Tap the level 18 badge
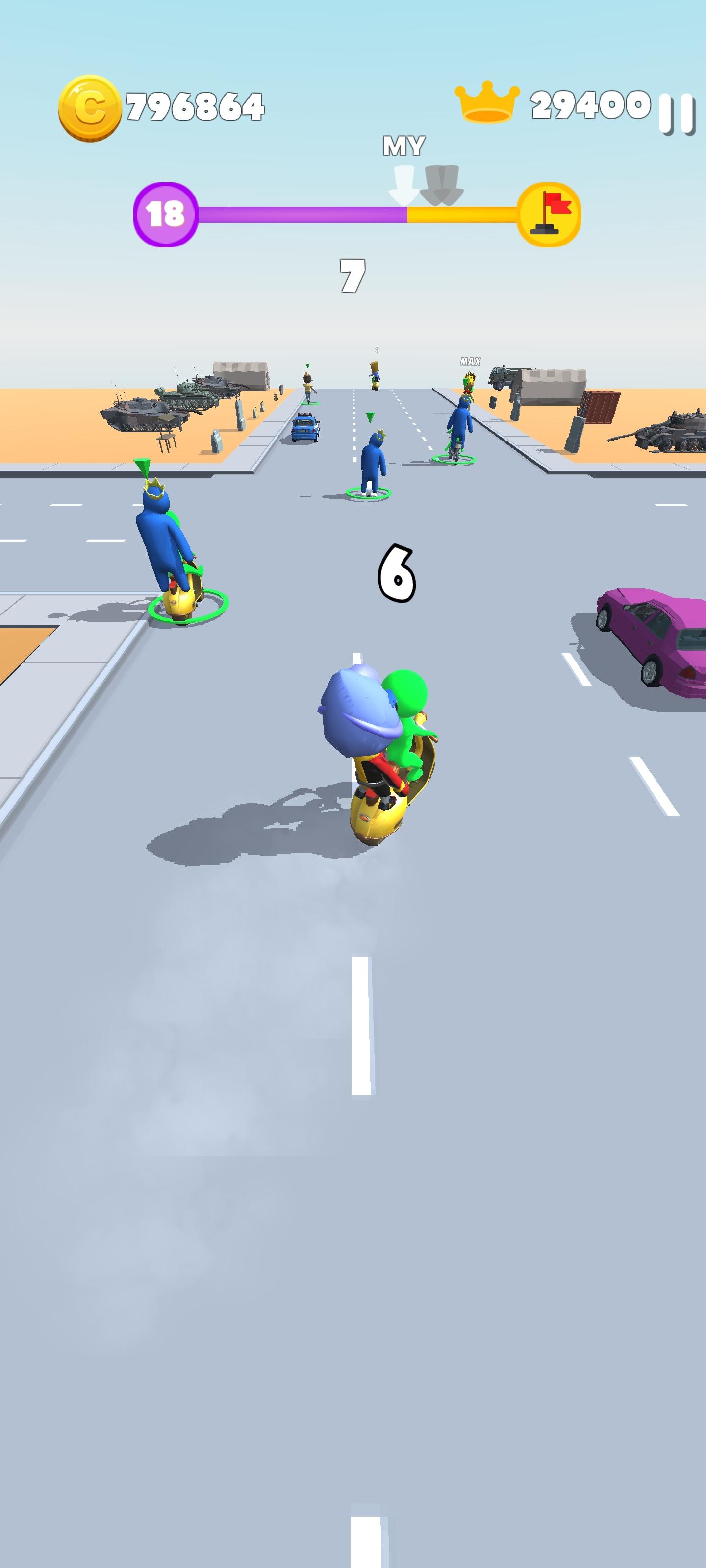The image size is (706, 1568). pyautogui.click(x=166, y=213)
